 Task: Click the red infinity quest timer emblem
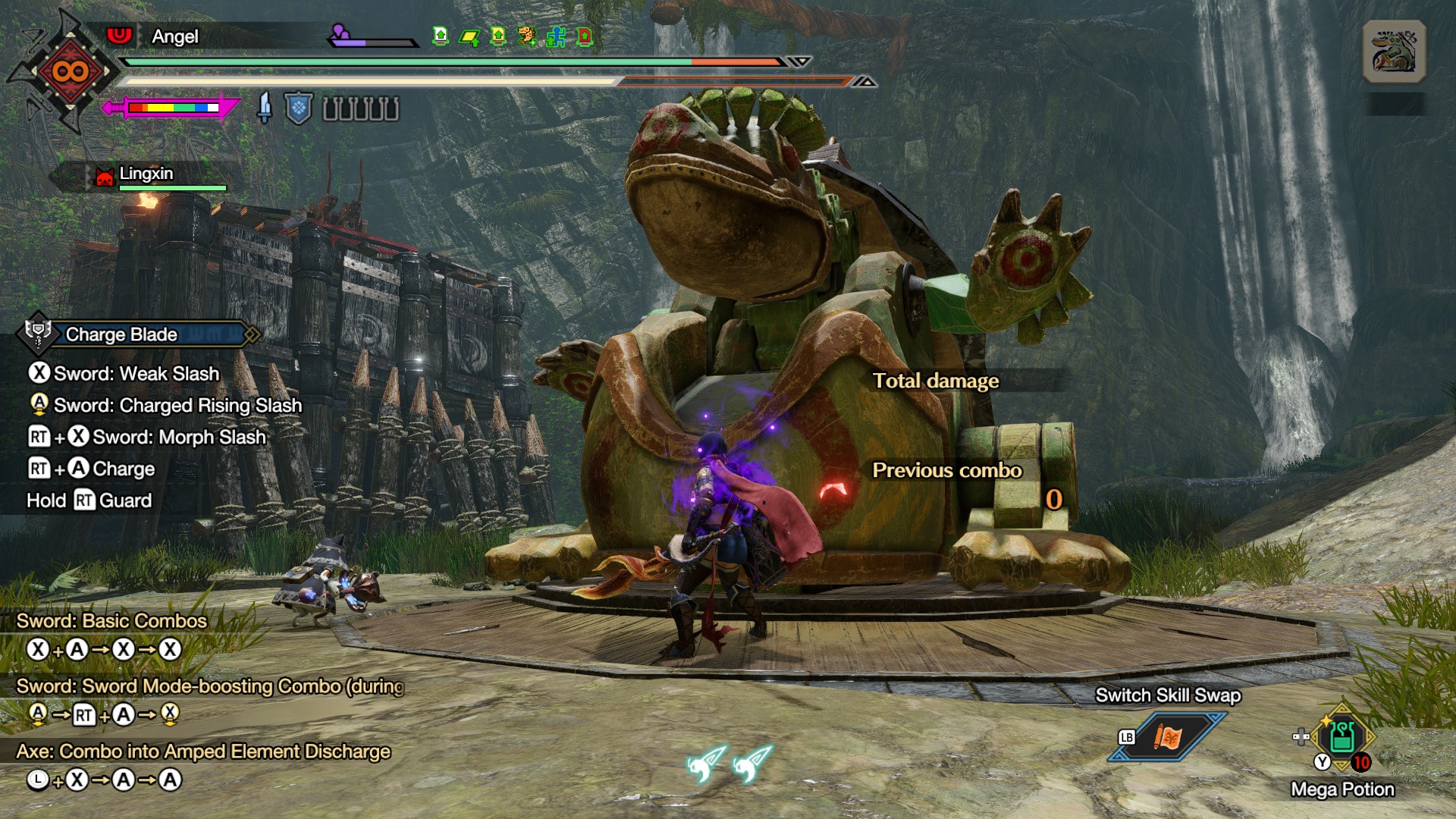pyautogui.click(x=71, y=72)
